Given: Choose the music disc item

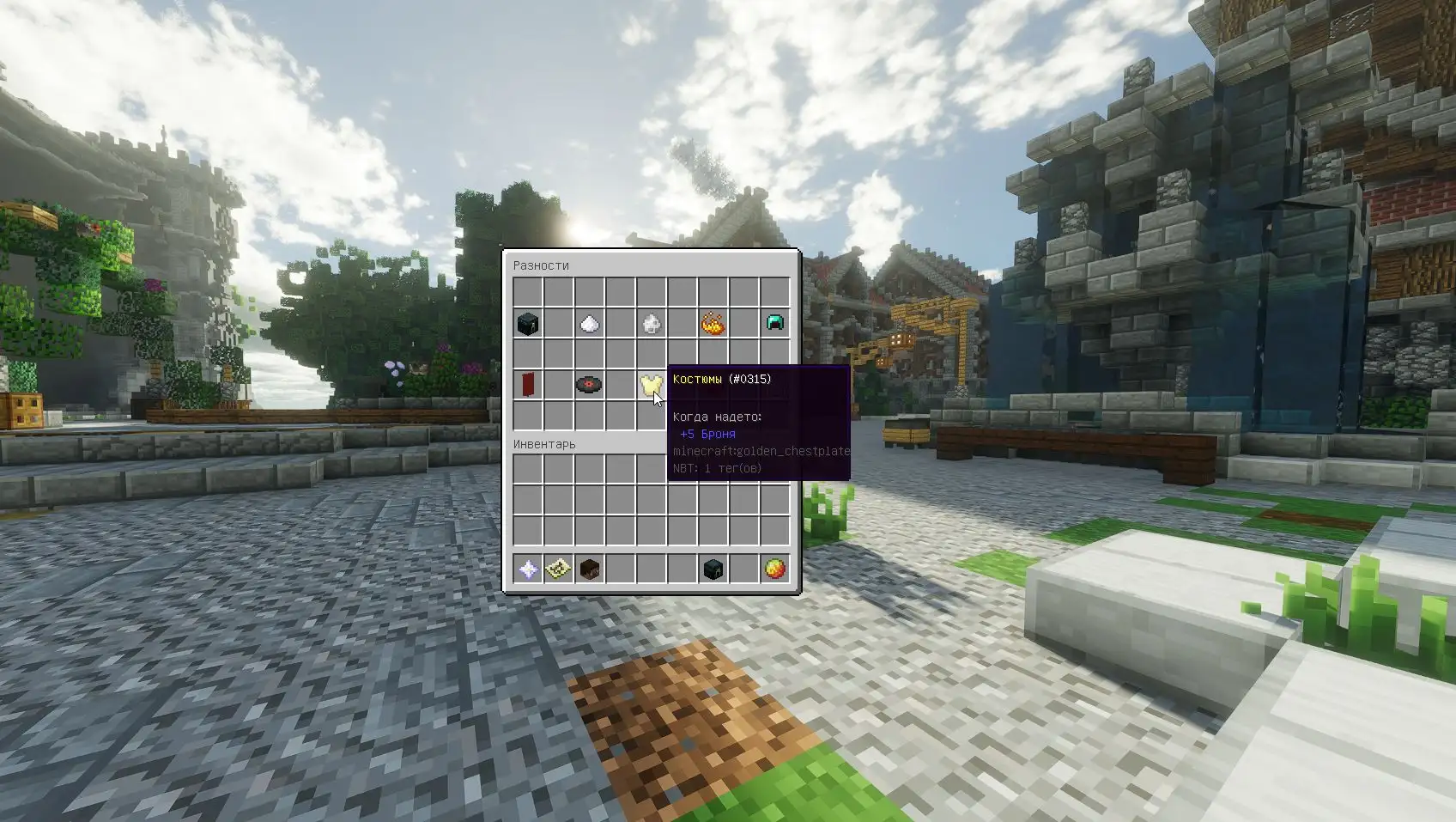Looking at the screenshot, I should pyautogui.click(x=590, y=385).
